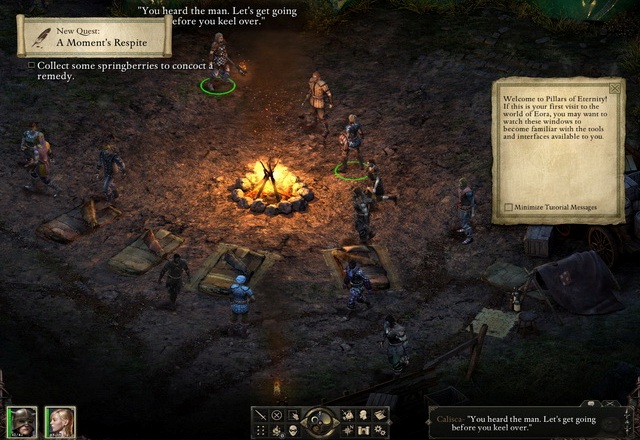Screen dimensions: 640x440
Task: Select the helmeted character portrait
Action: pos(20,421)
